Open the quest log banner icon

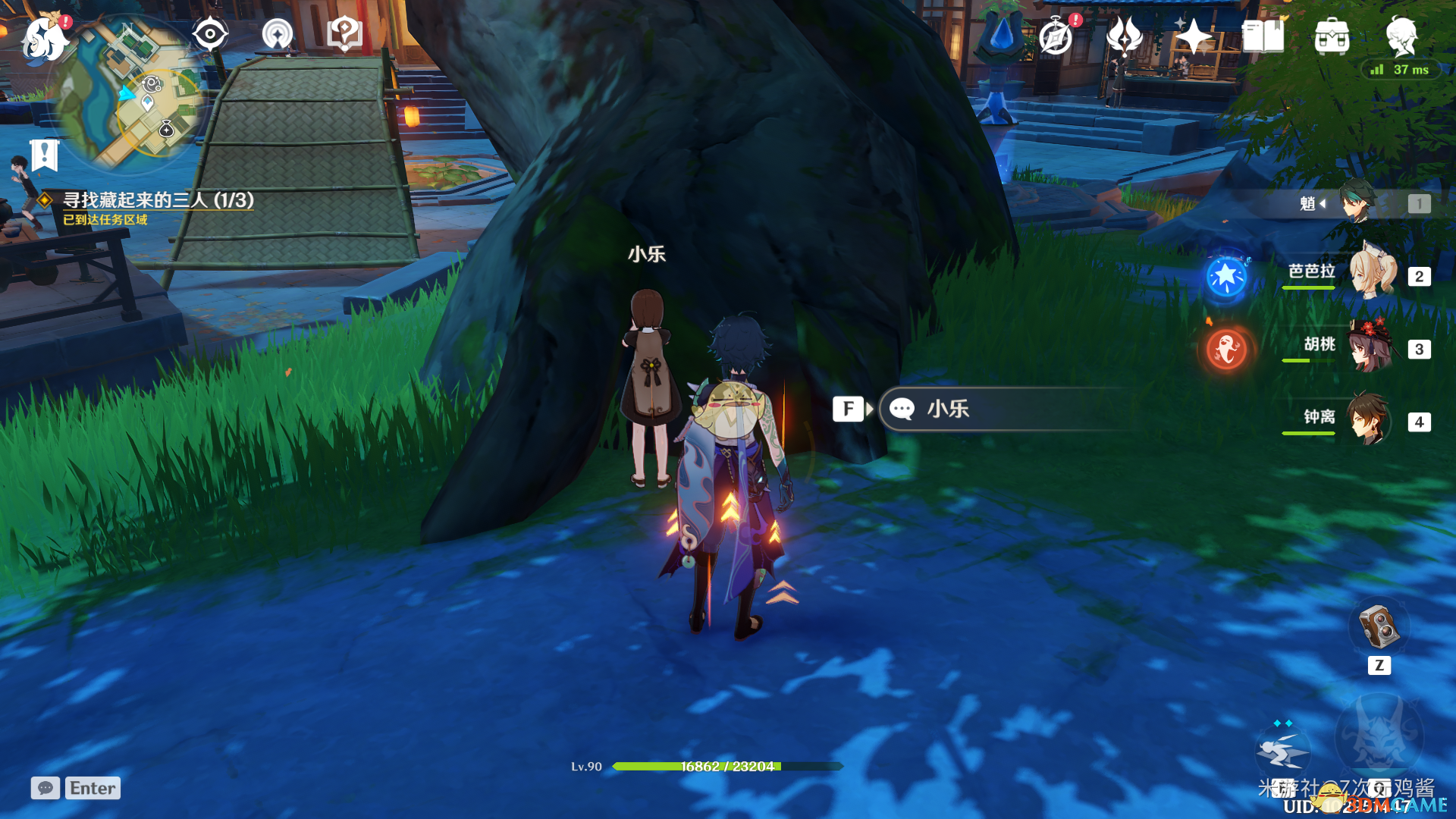click(x=45, y=155)
